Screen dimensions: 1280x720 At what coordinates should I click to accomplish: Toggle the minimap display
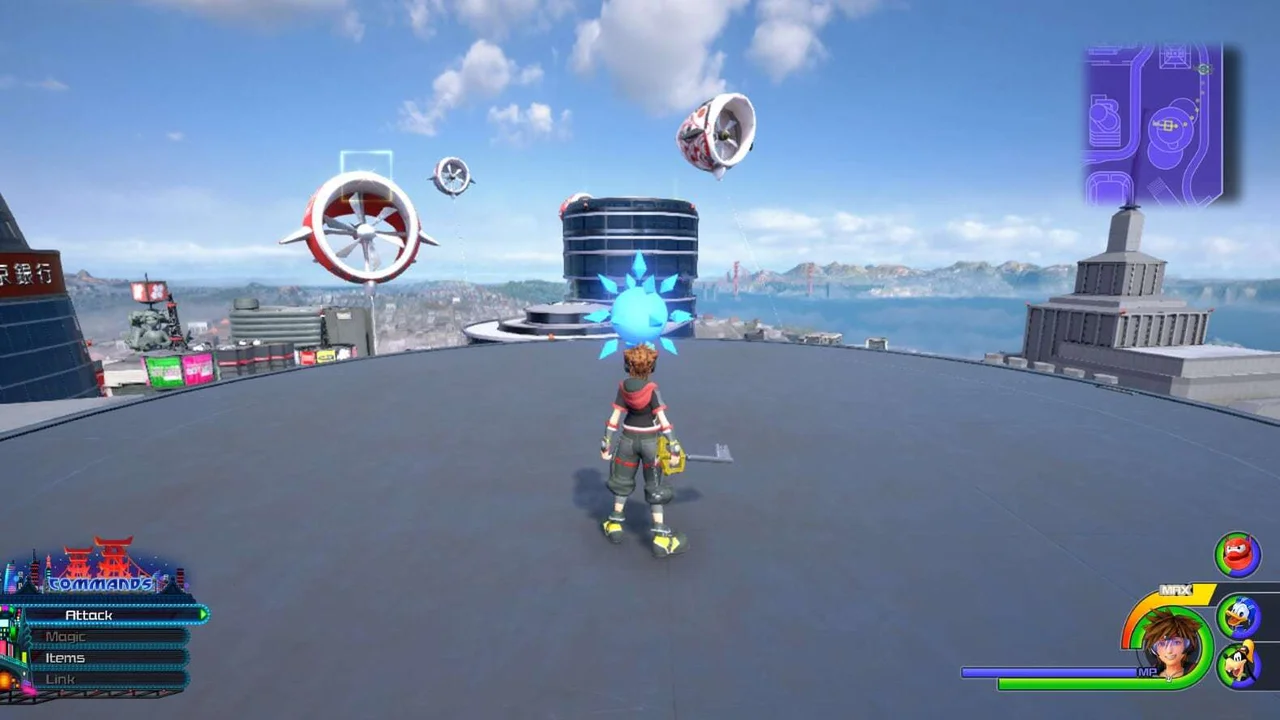pyautogui.click(x=1155, y=120)
